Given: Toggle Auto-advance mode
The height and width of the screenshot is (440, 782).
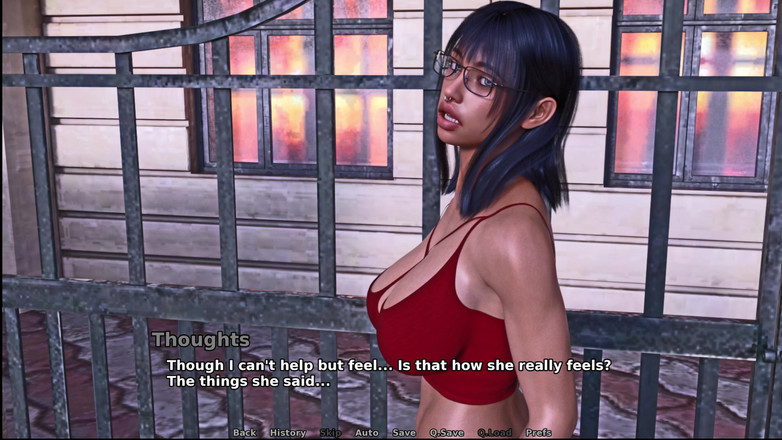Looking at the screenshot, I should [x=367, y=433].
